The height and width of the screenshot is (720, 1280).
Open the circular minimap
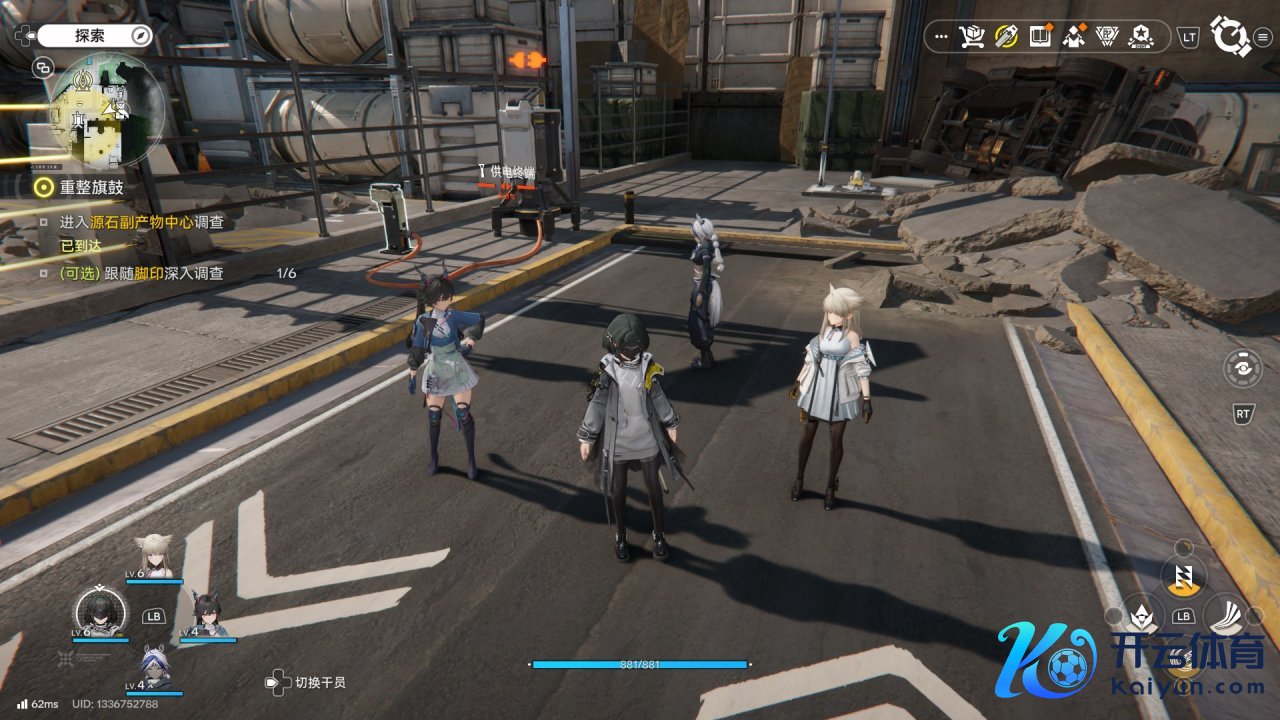pyautogui.click(x=106, y=110)
